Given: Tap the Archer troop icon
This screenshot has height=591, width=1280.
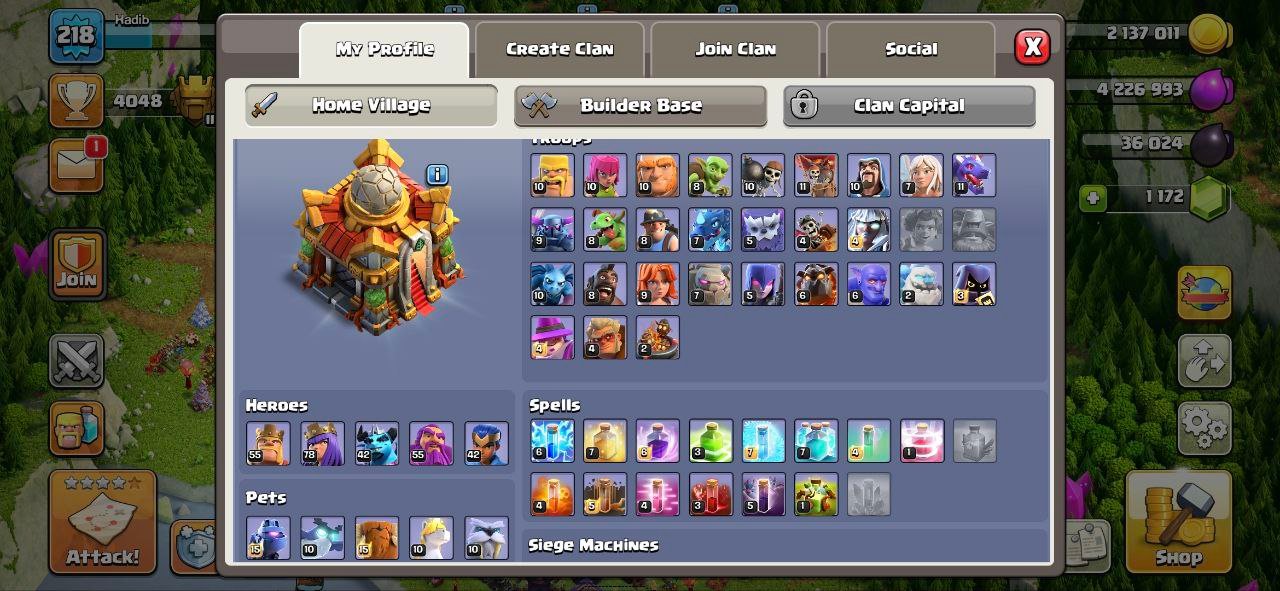Looking at the screenshot, I should tap(605, 175).
